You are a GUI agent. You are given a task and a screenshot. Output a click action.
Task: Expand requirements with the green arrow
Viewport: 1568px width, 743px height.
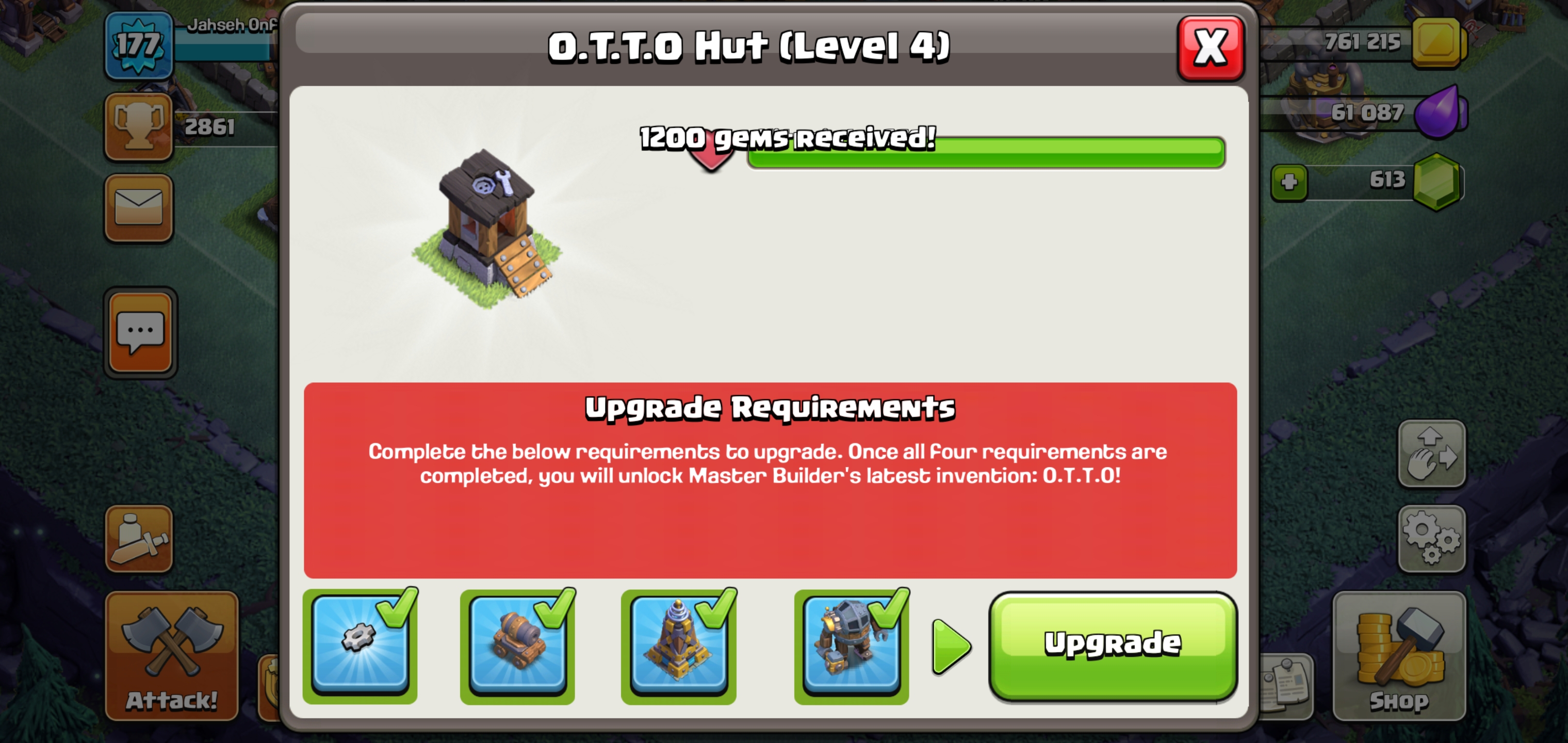(947, 647)
